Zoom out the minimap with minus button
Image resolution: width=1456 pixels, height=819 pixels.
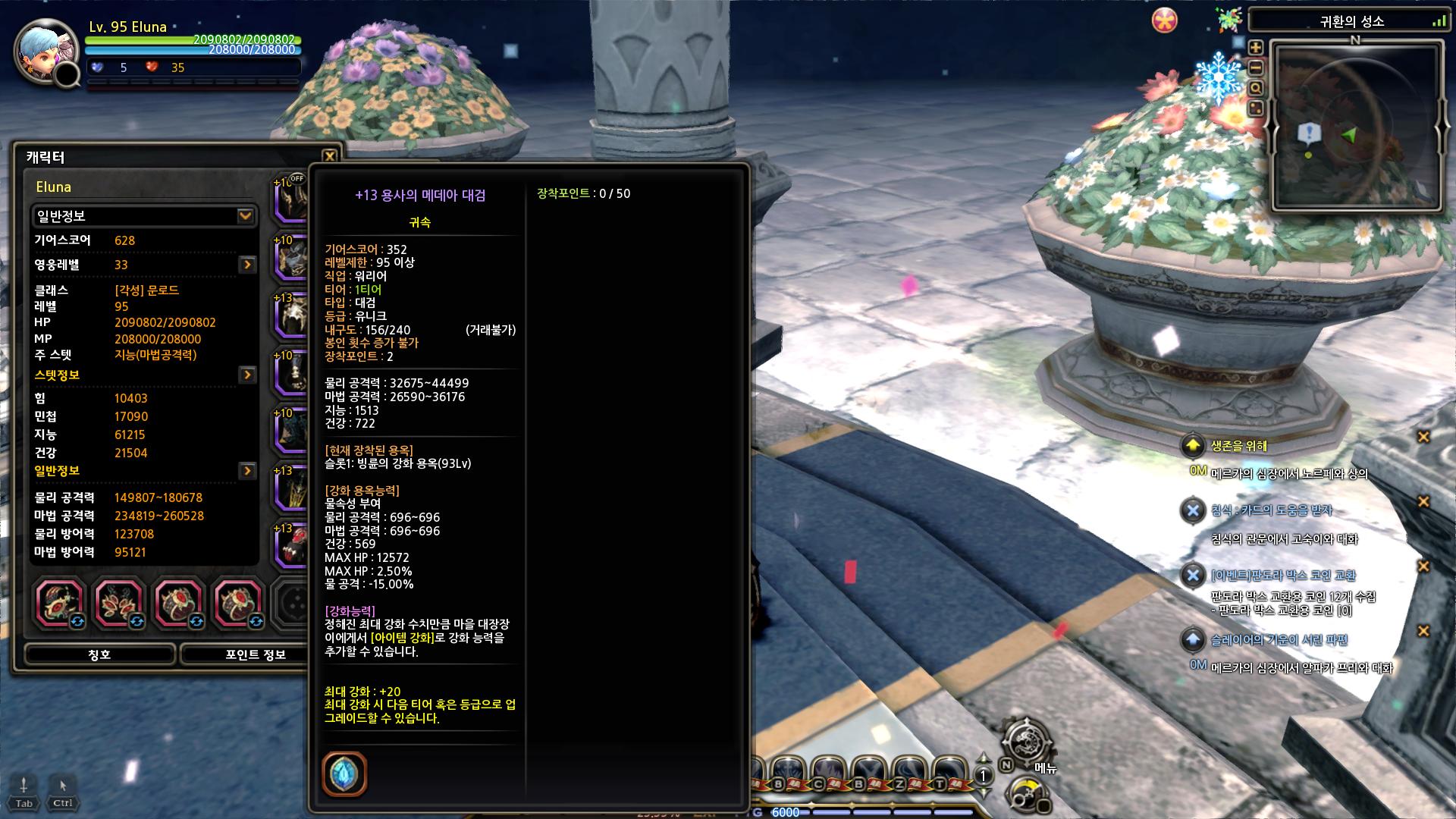pos(1256,67)
